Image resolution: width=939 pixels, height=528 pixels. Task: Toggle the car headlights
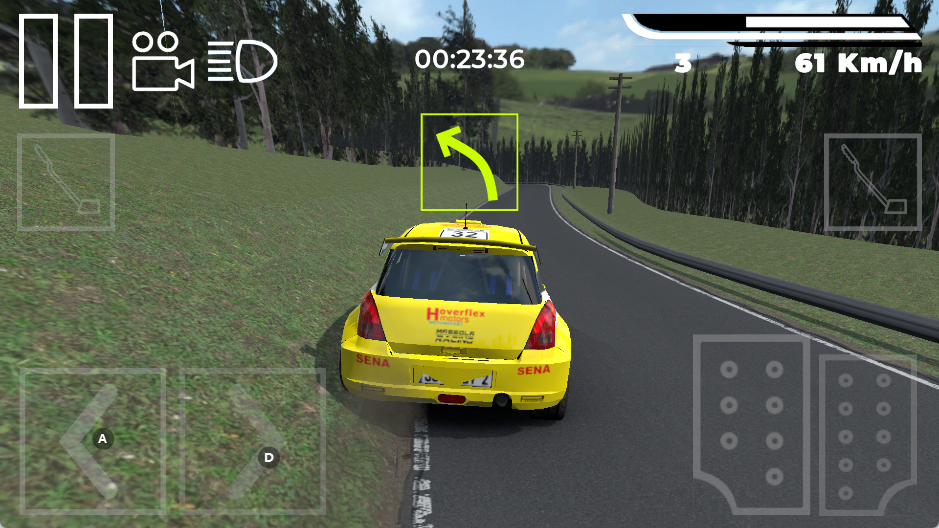click(x=242, y=61)
